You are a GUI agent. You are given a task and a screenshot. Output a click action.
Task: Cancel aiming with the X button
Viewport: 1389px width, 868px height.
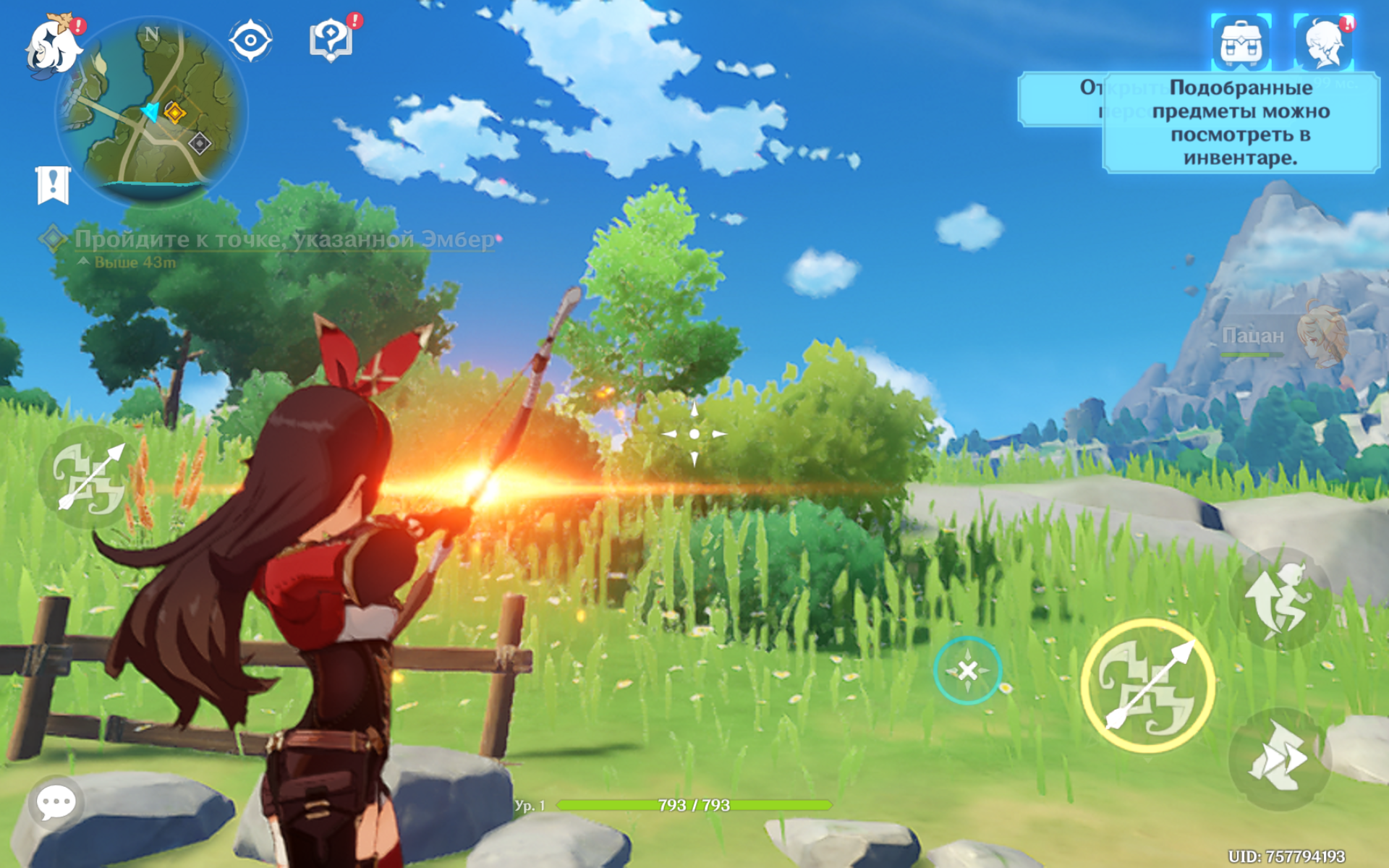(967, 671)
